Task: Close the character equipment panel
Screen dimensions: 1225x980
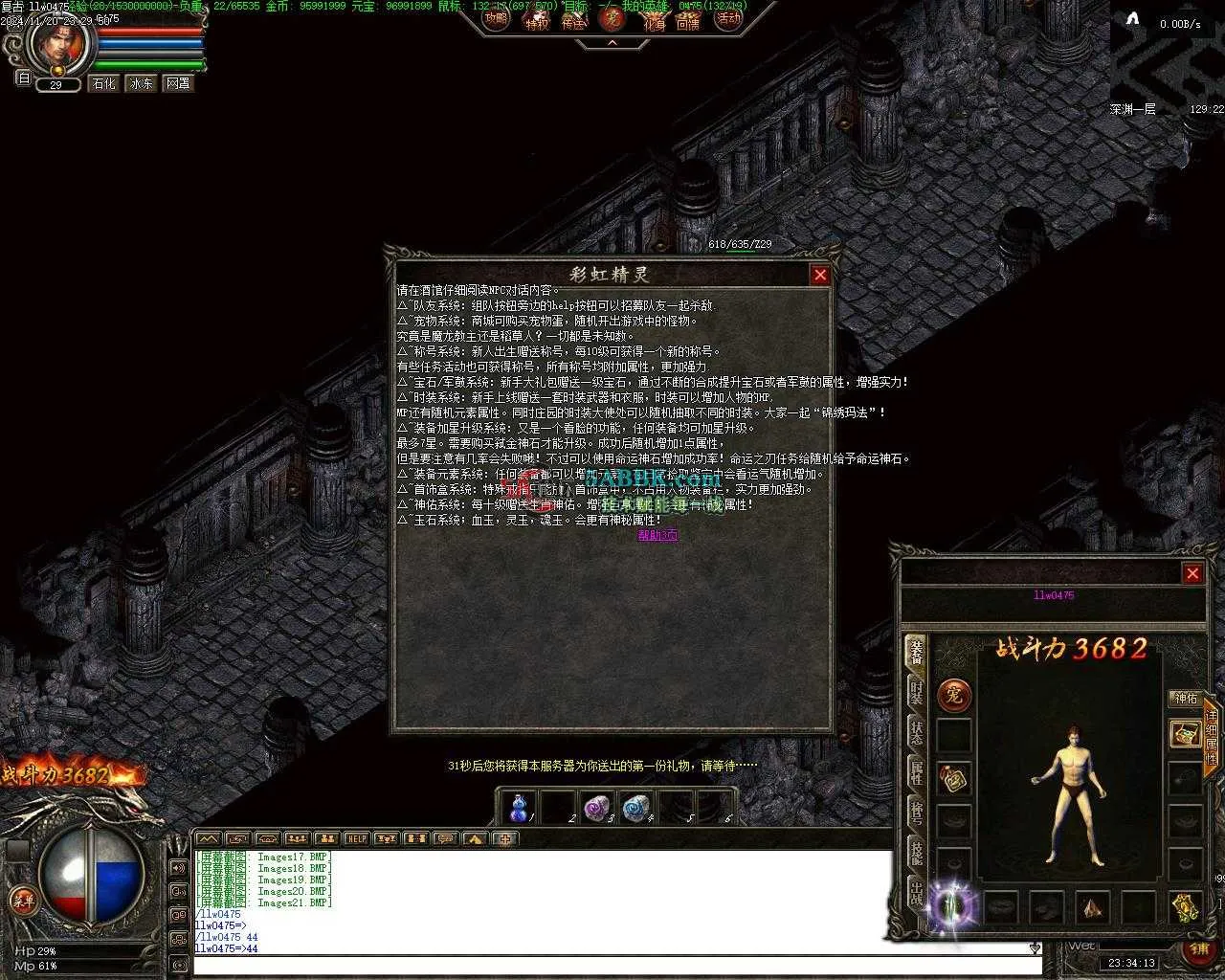Action: click(x=1192, y=573)
